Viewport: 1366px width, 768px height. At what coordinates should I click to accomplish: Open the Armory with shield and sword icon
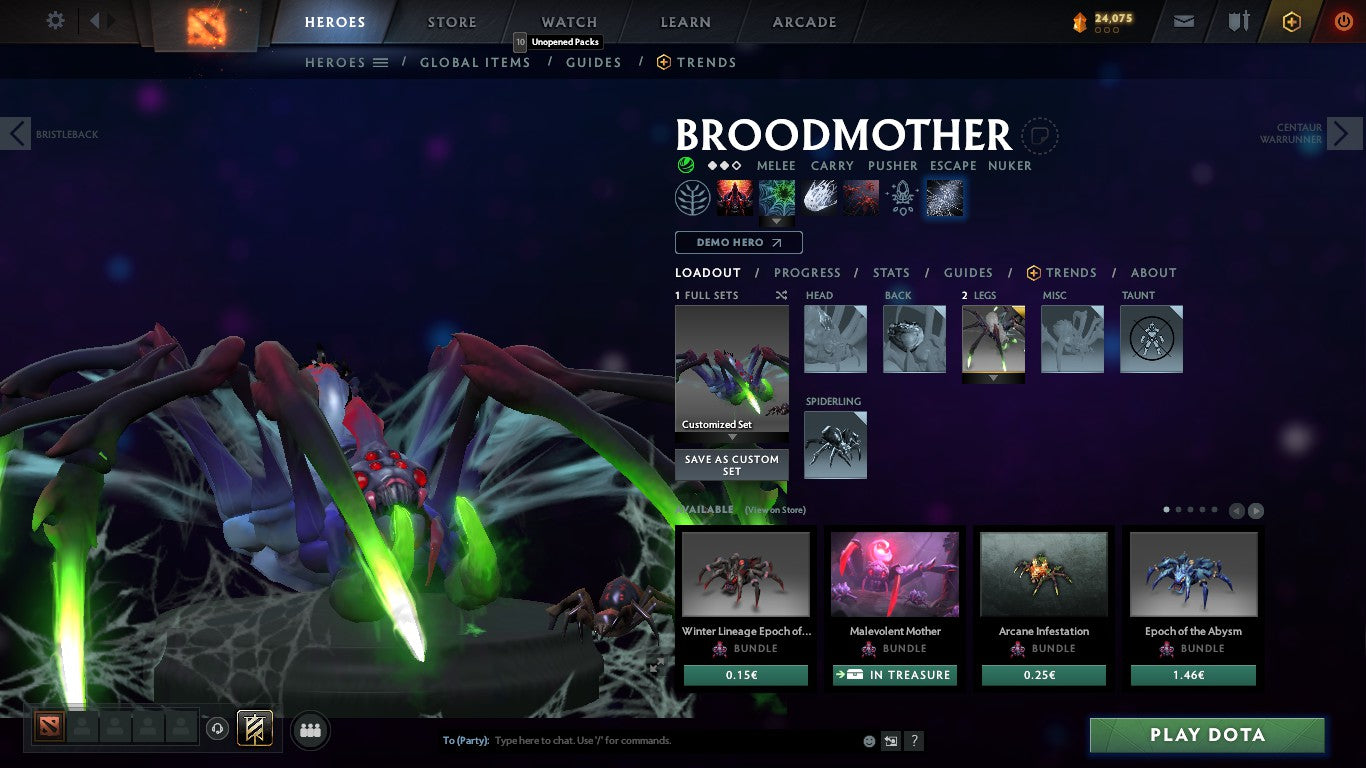[1239, 20]
